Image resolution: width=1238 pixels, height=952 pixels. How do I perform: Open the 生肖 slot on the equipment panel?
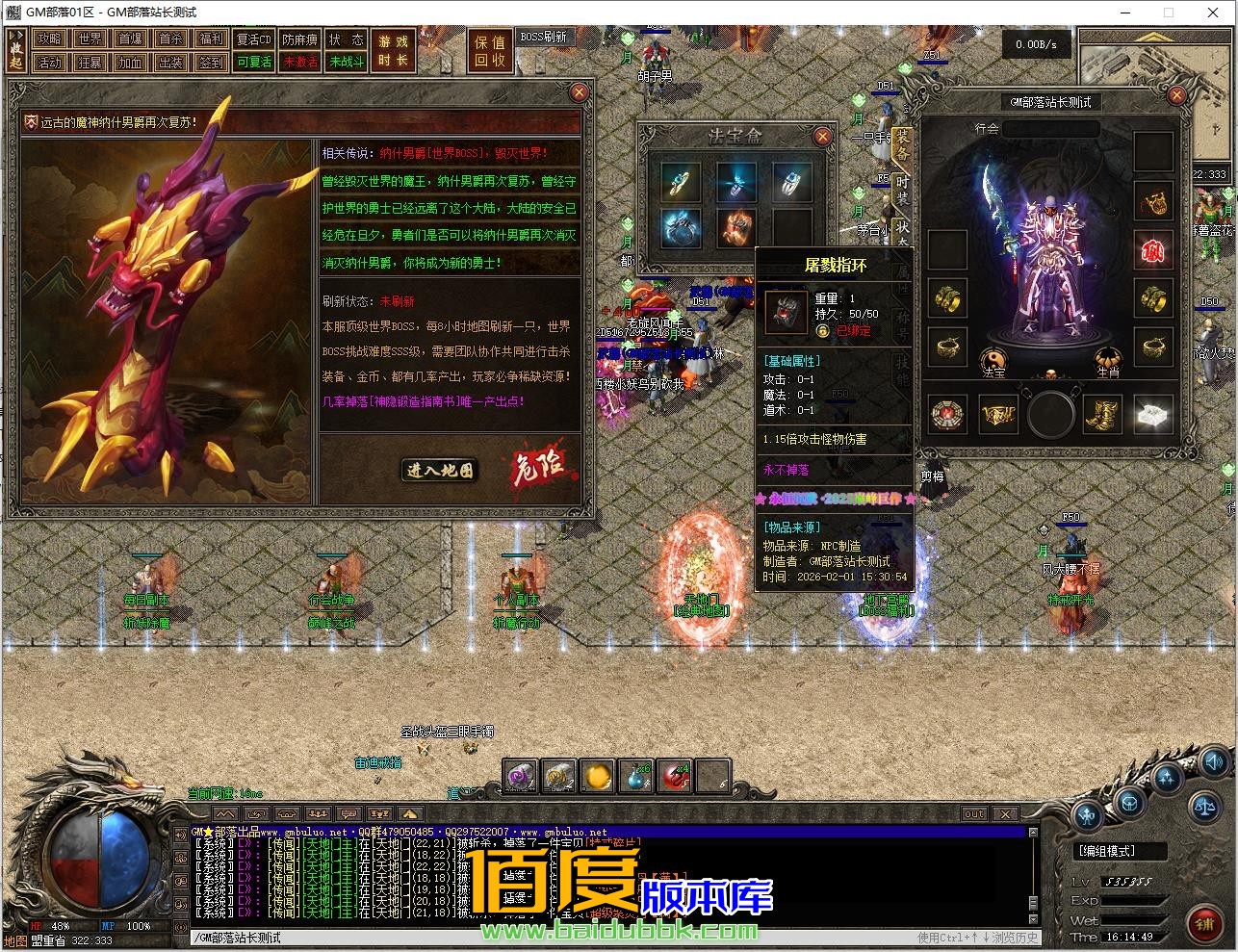point(1108,359)
